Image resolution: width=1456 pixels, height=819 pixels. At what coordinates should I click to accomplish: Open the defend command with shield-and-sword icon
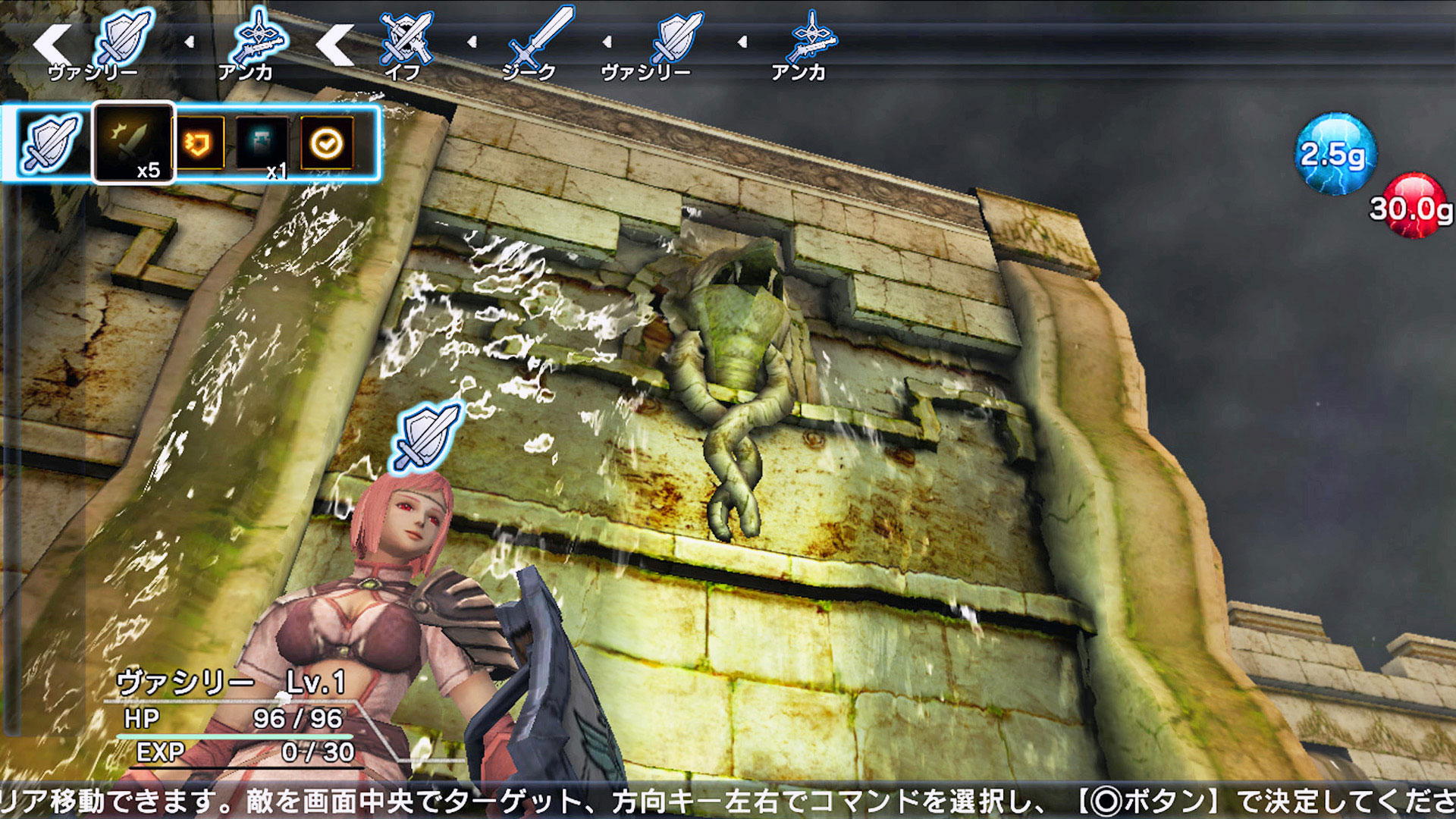pyautogui.click(x=47, y=144)
